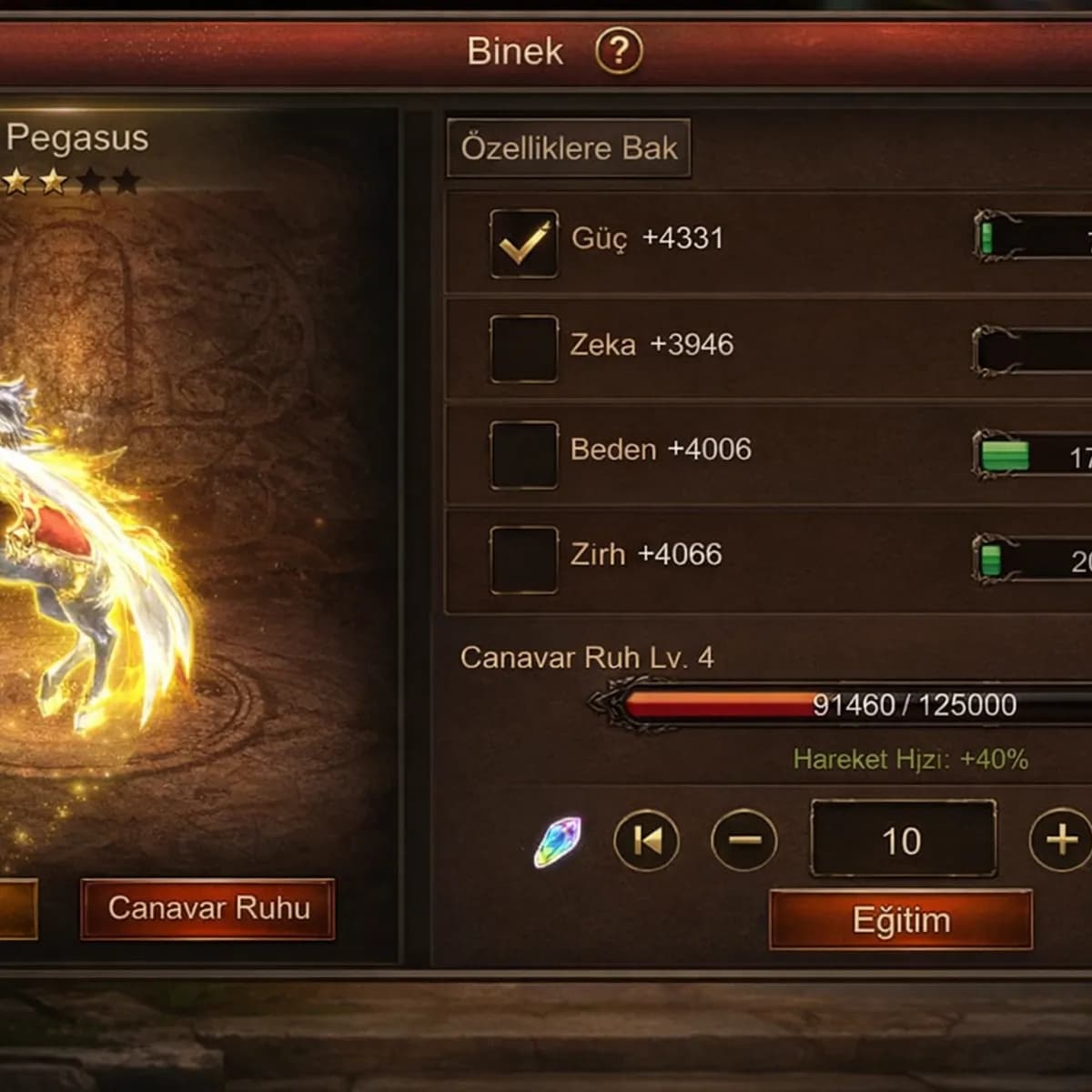Enable the Beden attribute checkbox
The width and height of the screenshot is (1092, 1092).
coord(523,454)
